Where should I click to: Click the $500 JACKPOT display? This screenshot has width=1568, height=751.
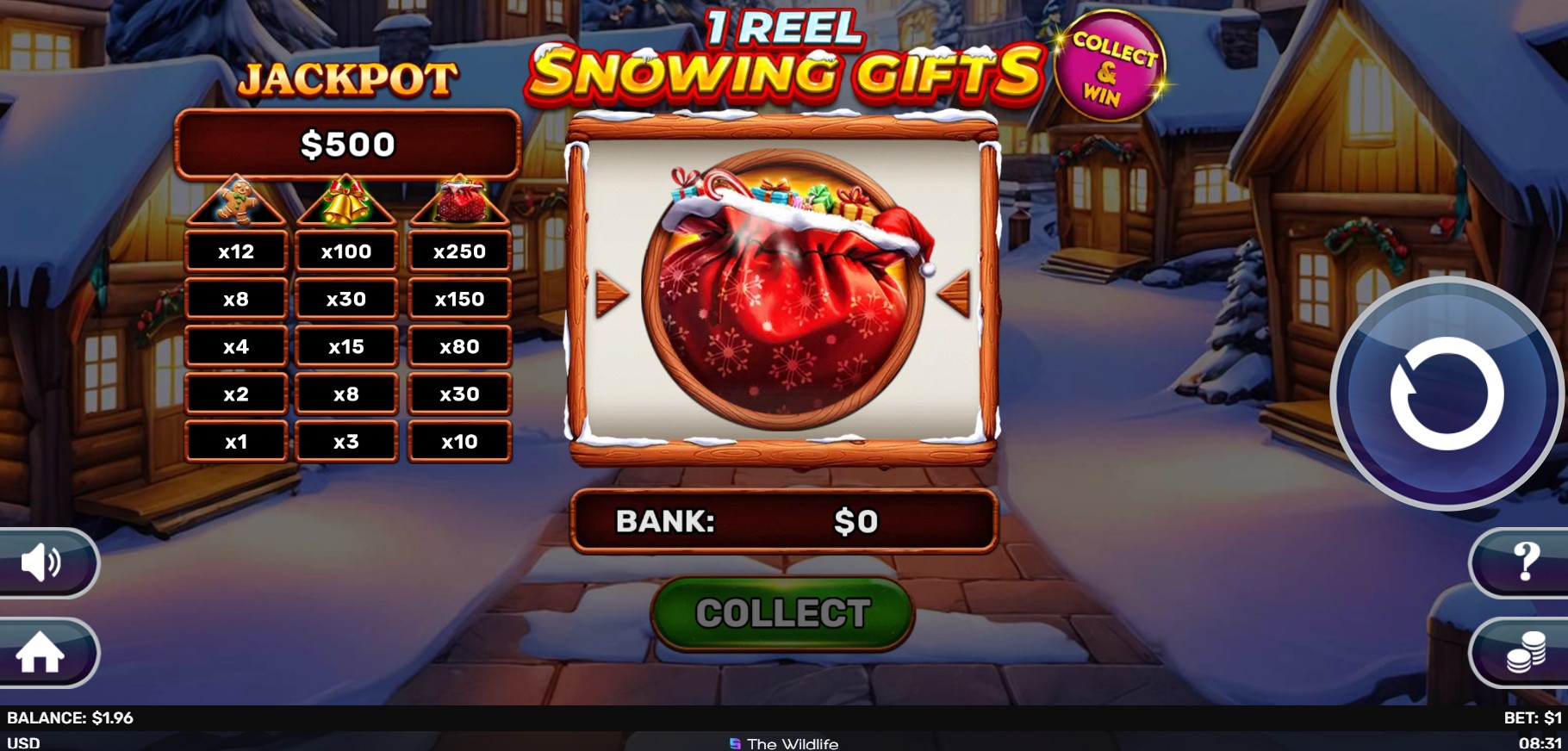pos(346,143)
